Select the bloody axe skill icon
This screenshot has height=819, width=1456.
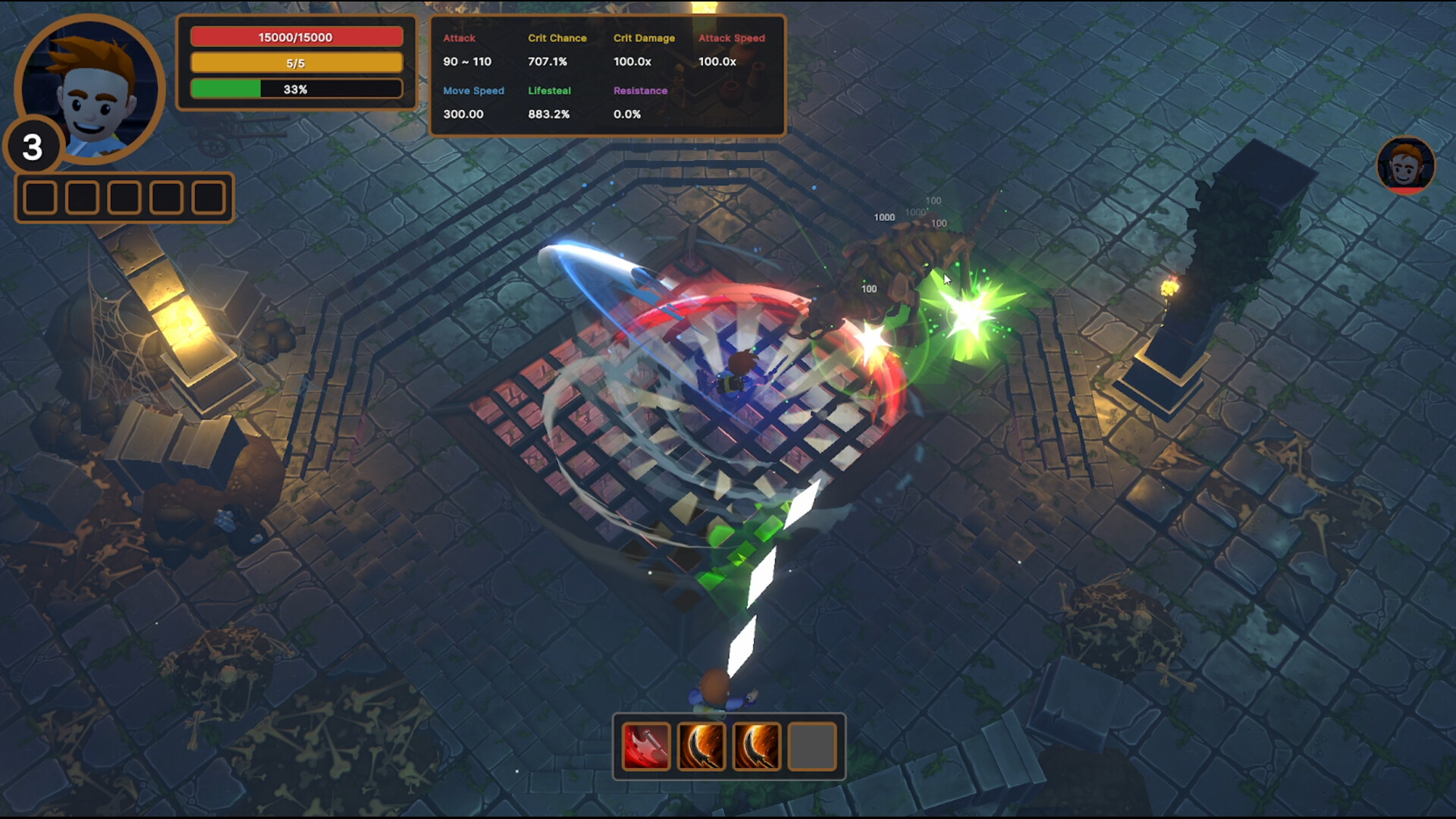645,748
